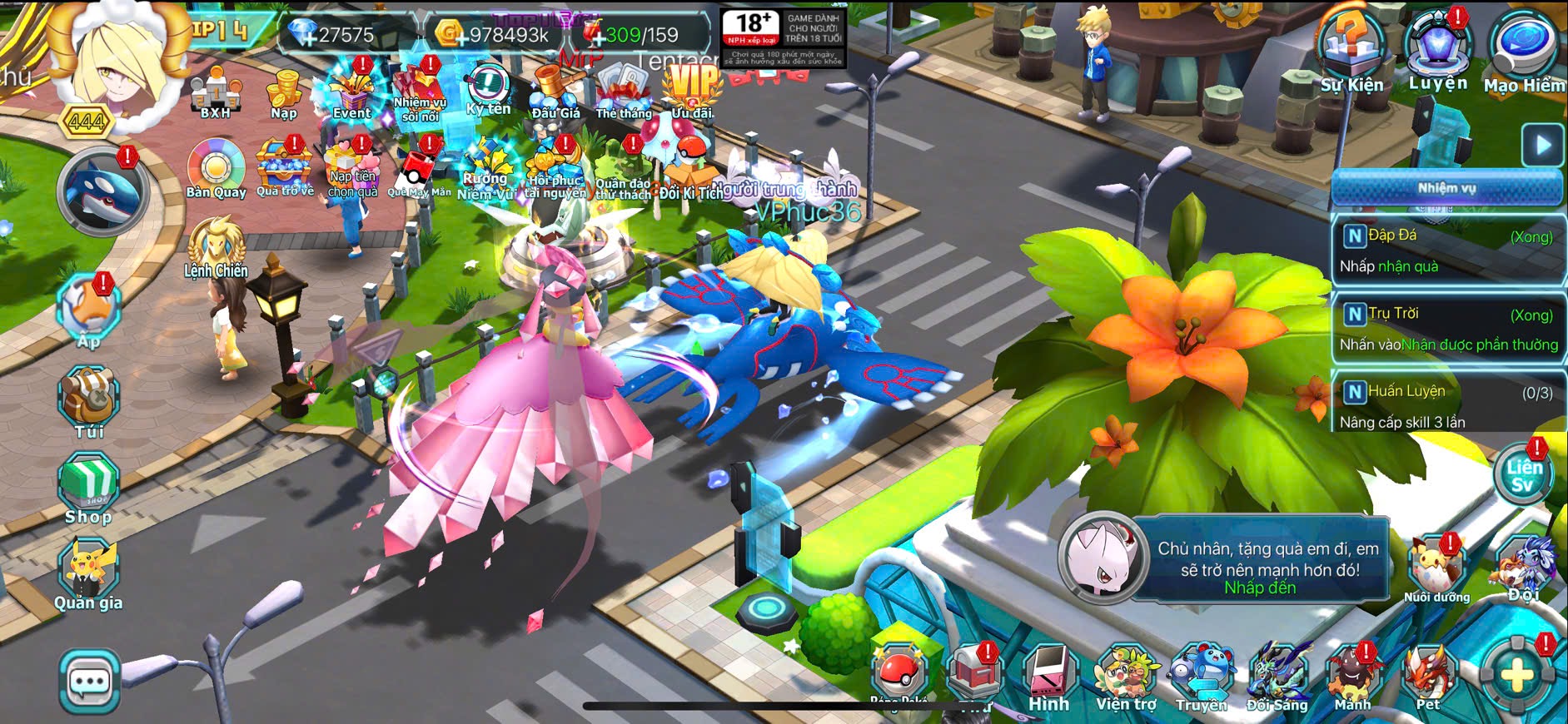
Task: Open the chat bubble button
Action: pos(89,682)
